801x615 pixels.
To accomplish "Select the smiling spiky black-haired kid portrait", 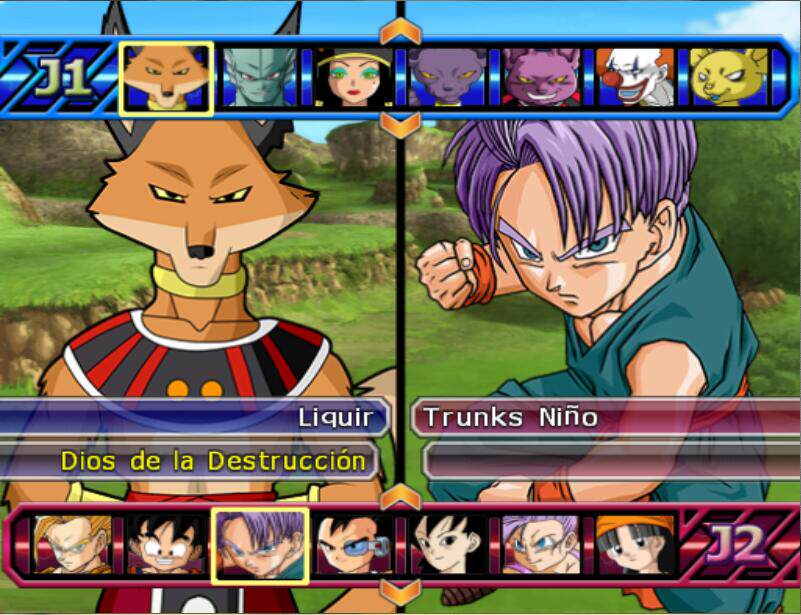I will (166, 545).
